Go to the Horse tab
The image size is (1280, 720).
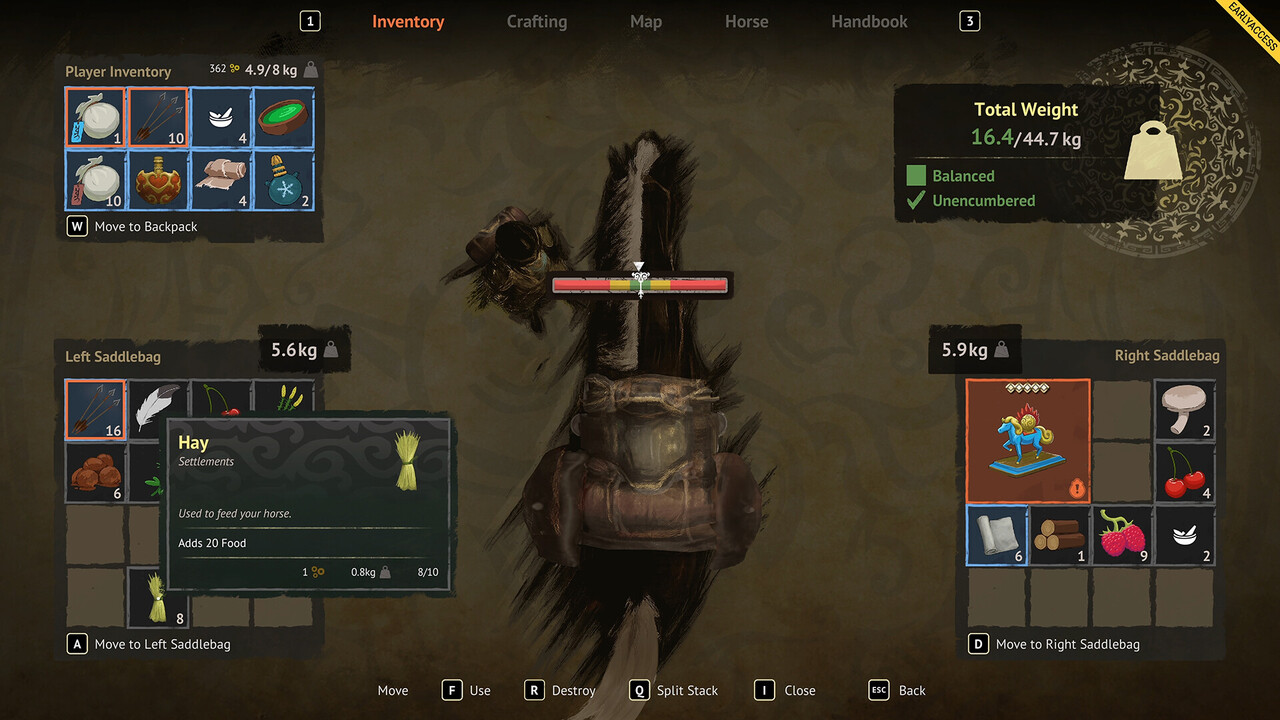click(746, 21)
